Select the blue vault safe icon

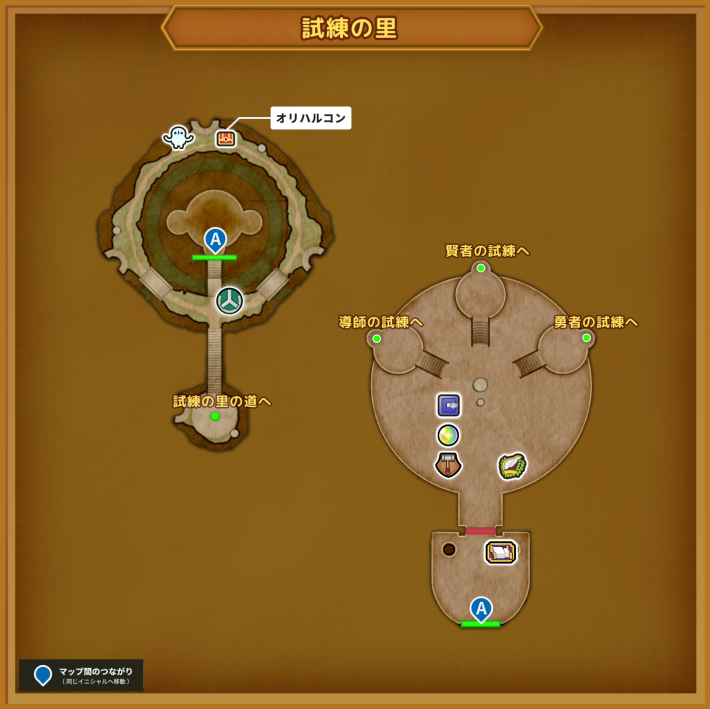click(x=448, y=405)
